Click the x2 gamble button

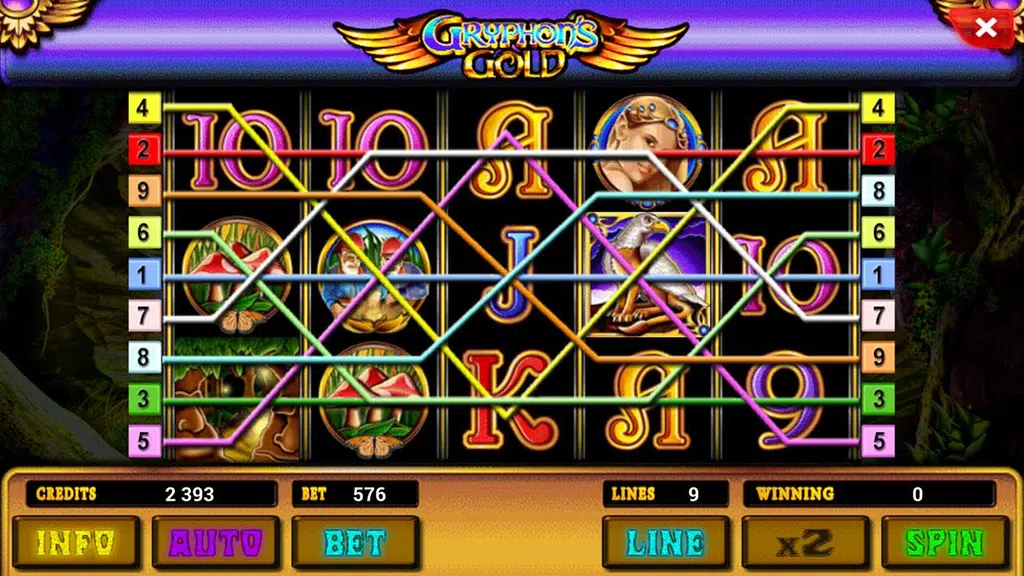[805, 542]
